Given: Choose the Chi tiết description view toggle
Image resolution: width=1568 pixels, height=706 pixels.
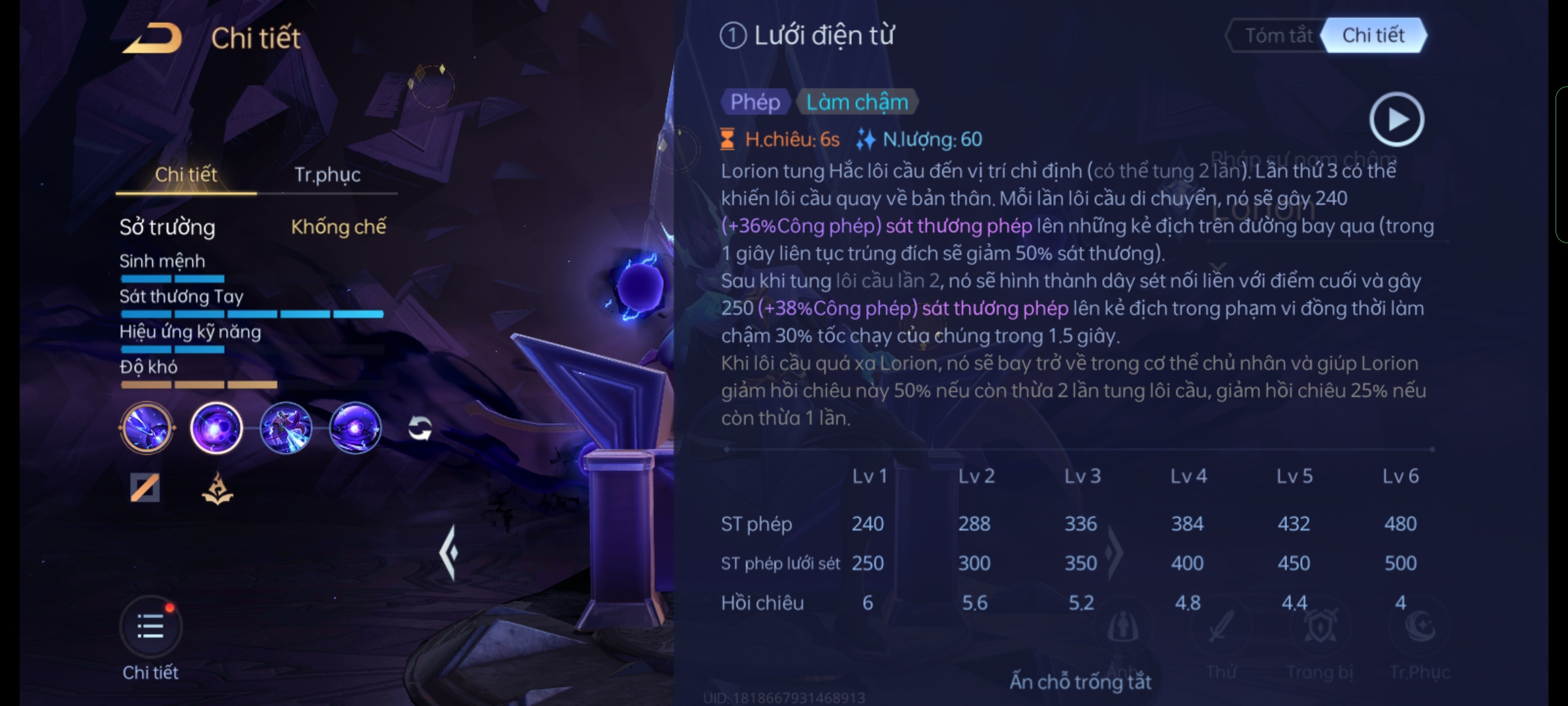Looking at the screenshot, I should point(1373,35).
